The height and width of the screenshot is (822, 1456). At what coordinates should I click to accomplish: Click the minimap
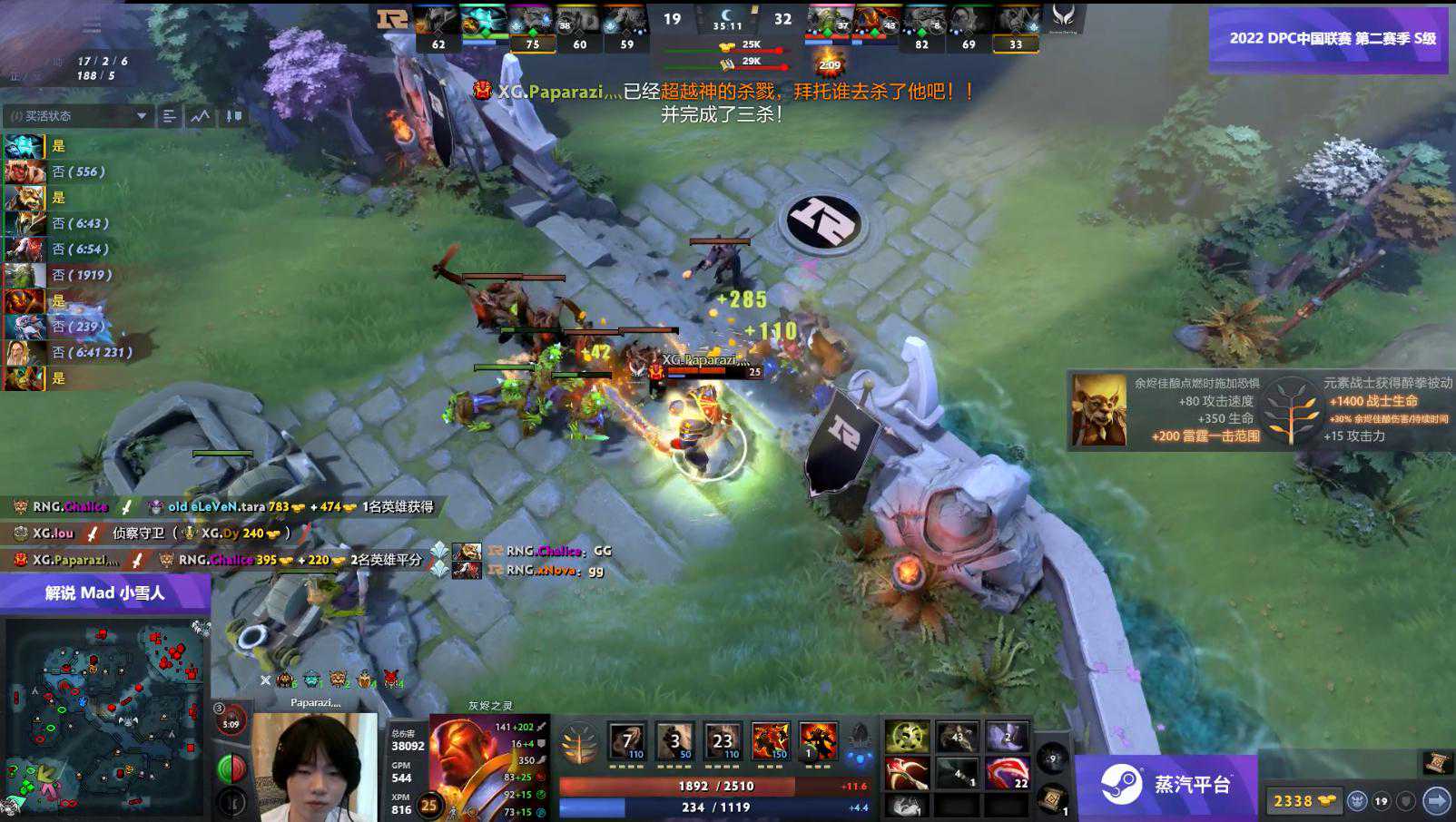click(104, 717)
